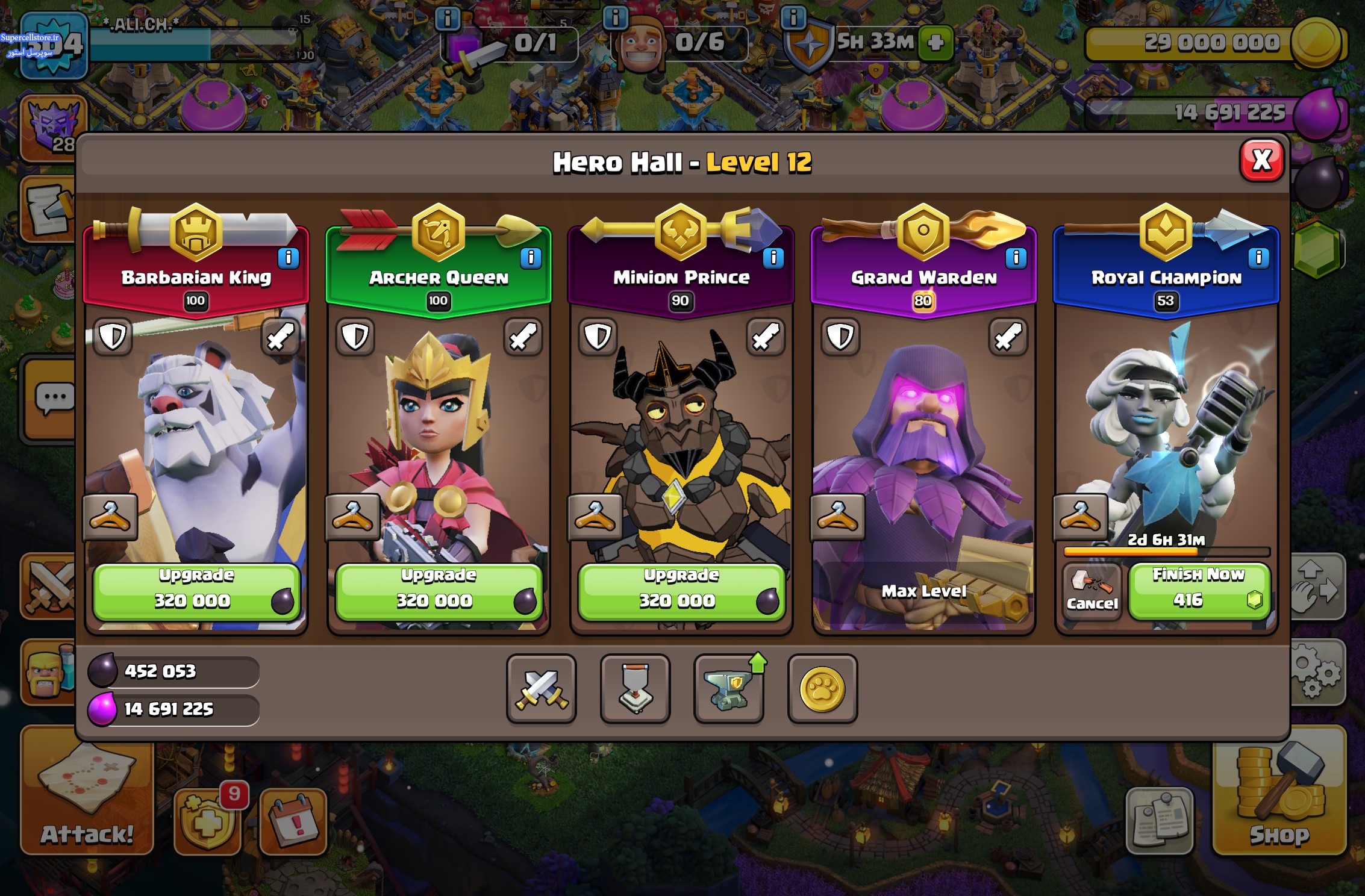Change the Royal Champion's skin
Viewport: 1365px width, 896px height.
(1080, 517)
